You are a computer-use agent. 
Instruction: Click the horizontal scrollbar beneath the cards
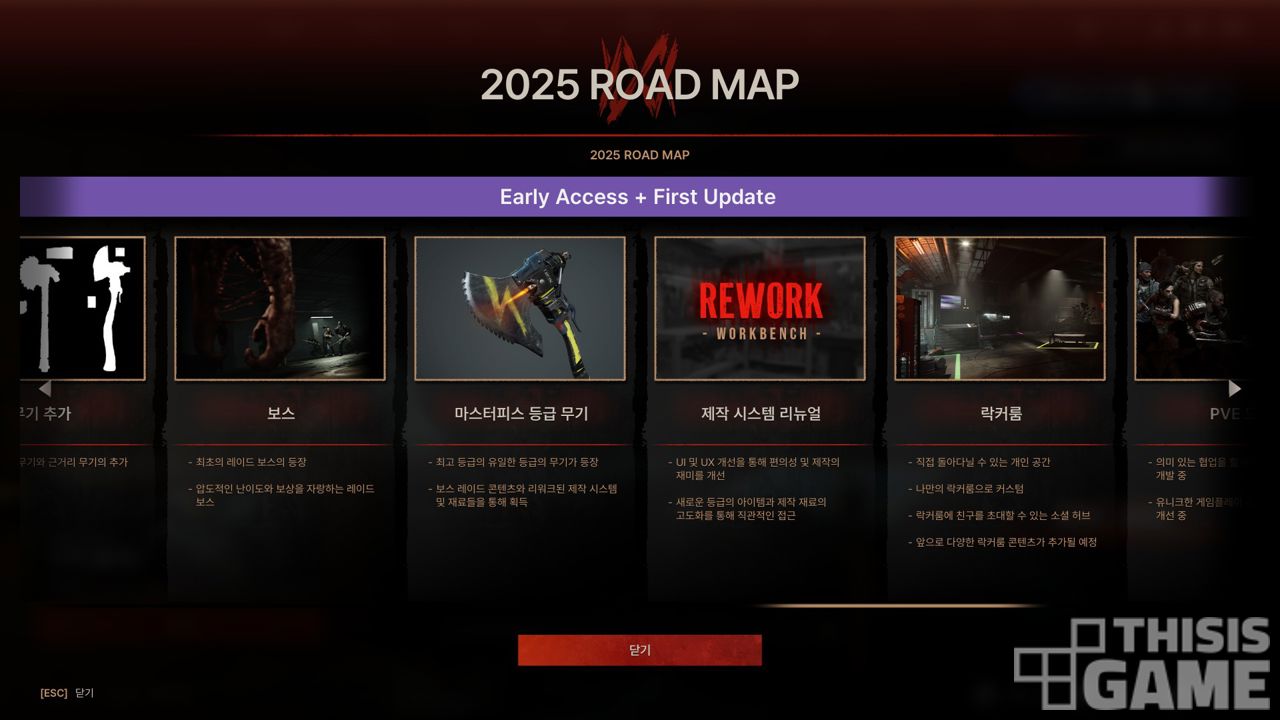coord(900,605)
